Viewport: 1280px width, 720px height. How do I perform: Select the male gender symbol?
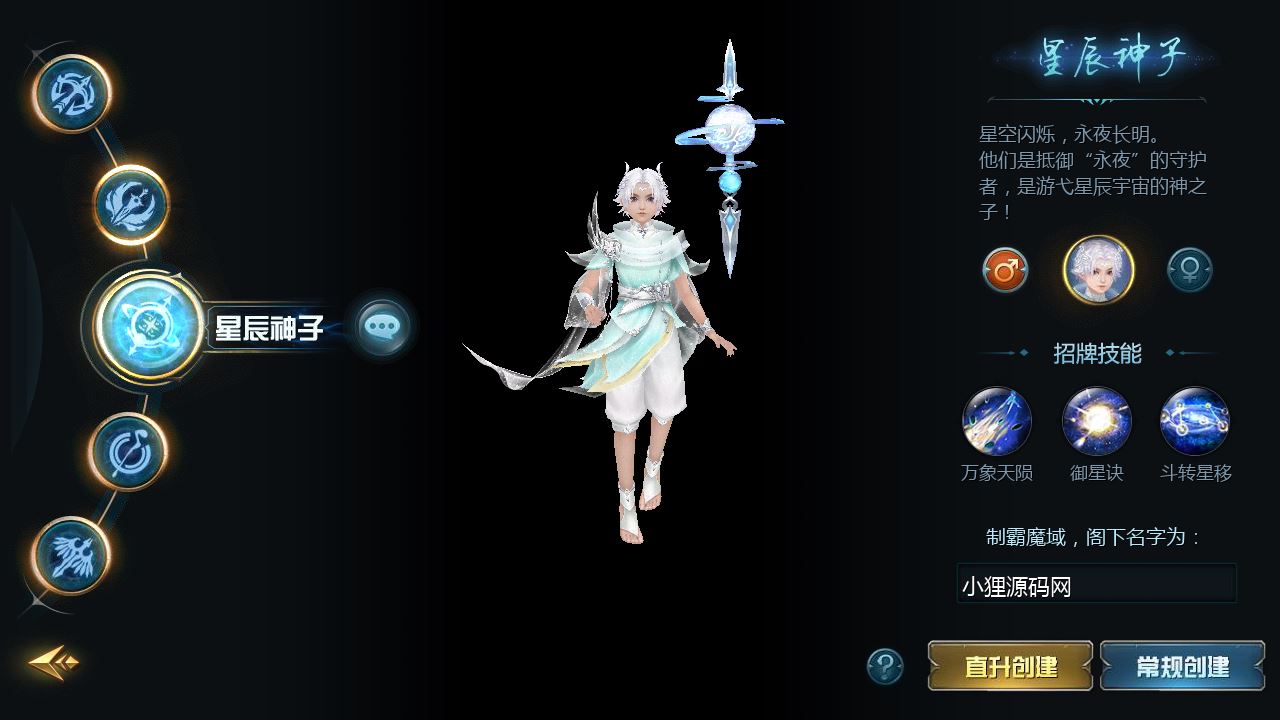(x=1005, y=270)
